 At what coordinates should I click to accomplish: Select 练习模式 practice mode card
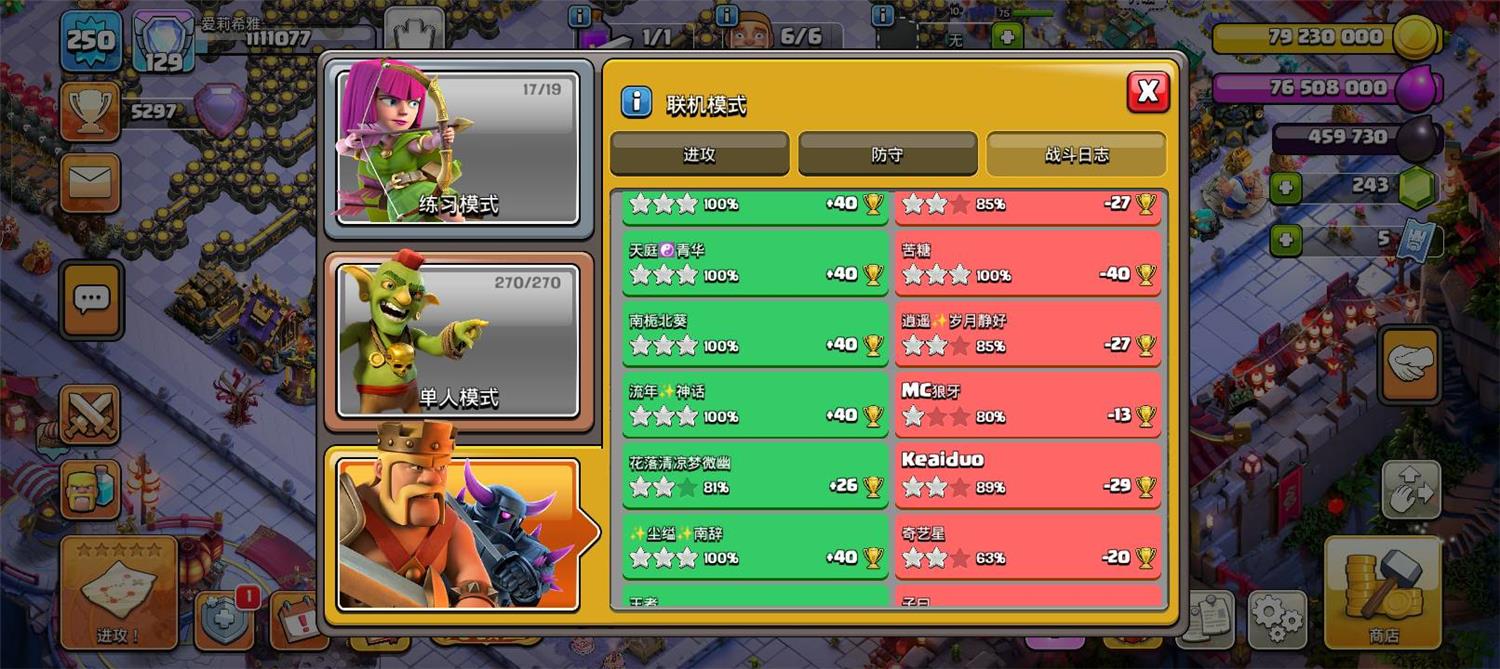tap(458, 150)
